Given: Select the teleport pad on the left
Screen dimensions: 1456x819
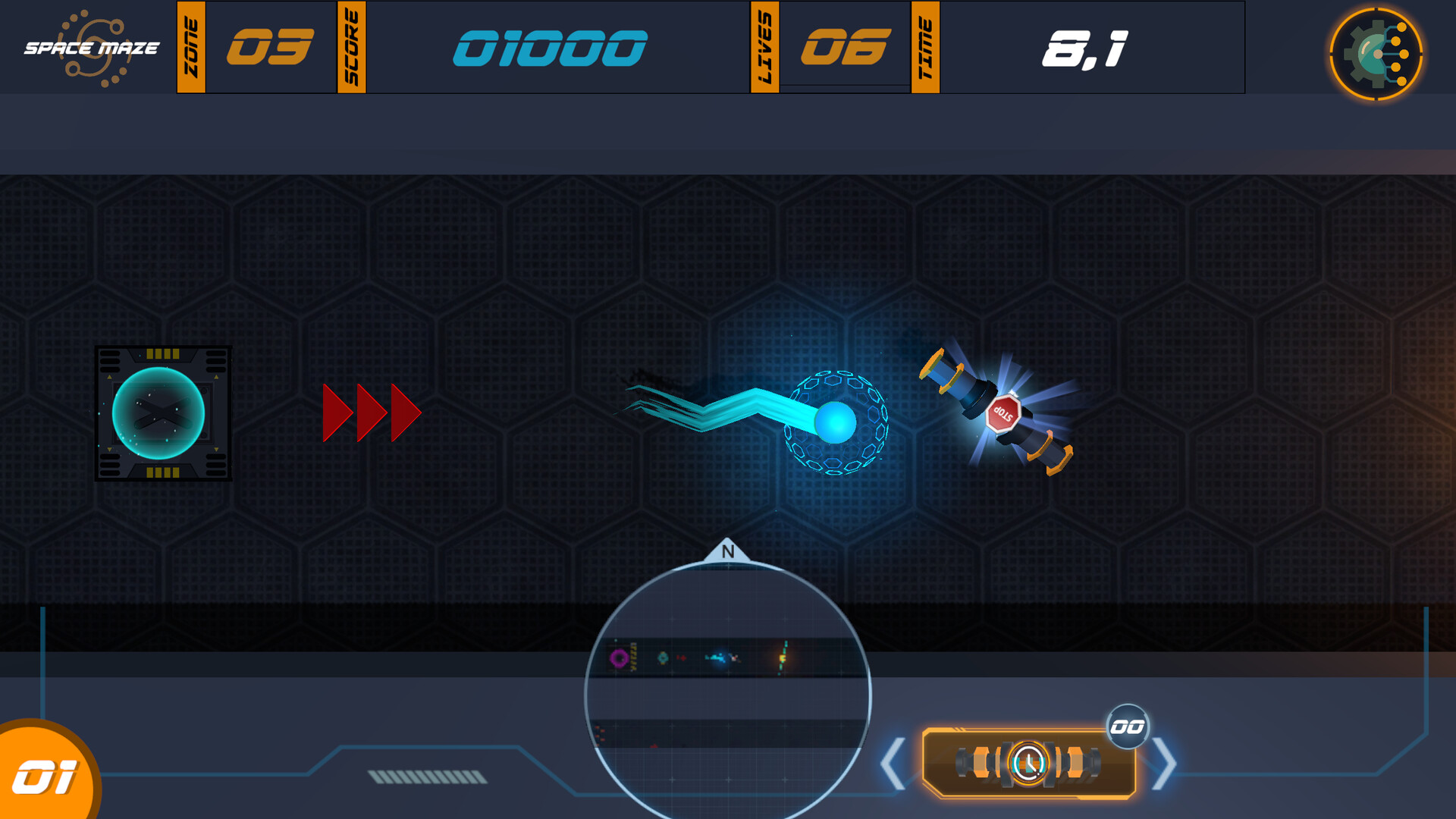Looking at the screenshot, I should (164, 413).
